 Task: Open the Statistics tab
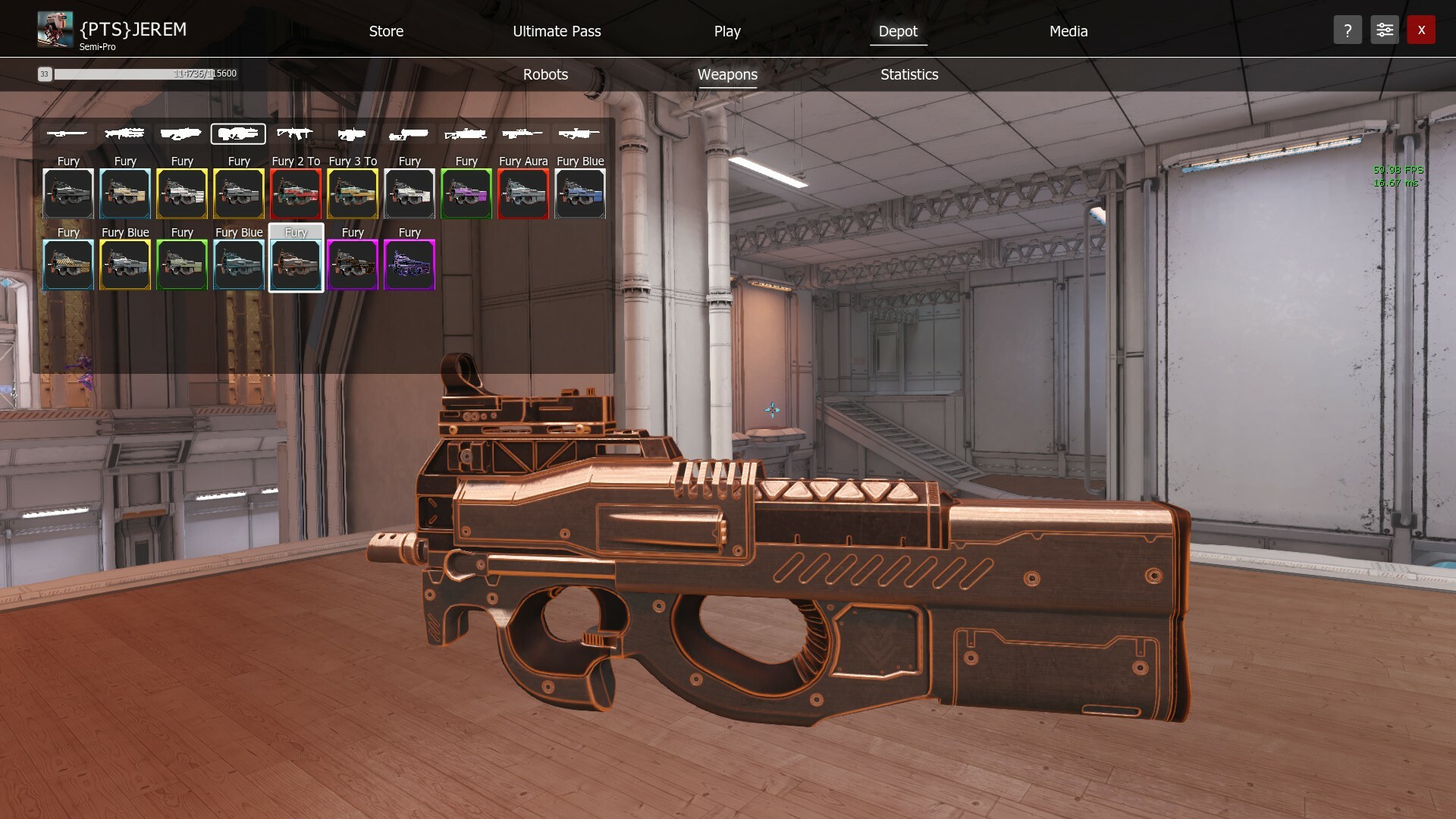908,74
